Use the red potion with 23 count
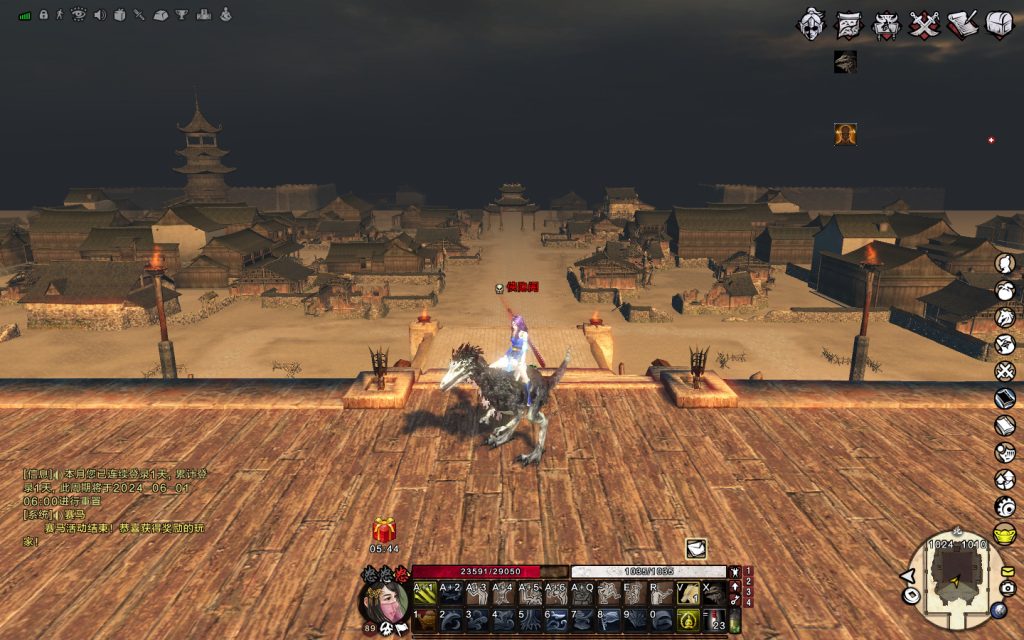The height and width of the screenshot is (640, 1024). [713, 619]
